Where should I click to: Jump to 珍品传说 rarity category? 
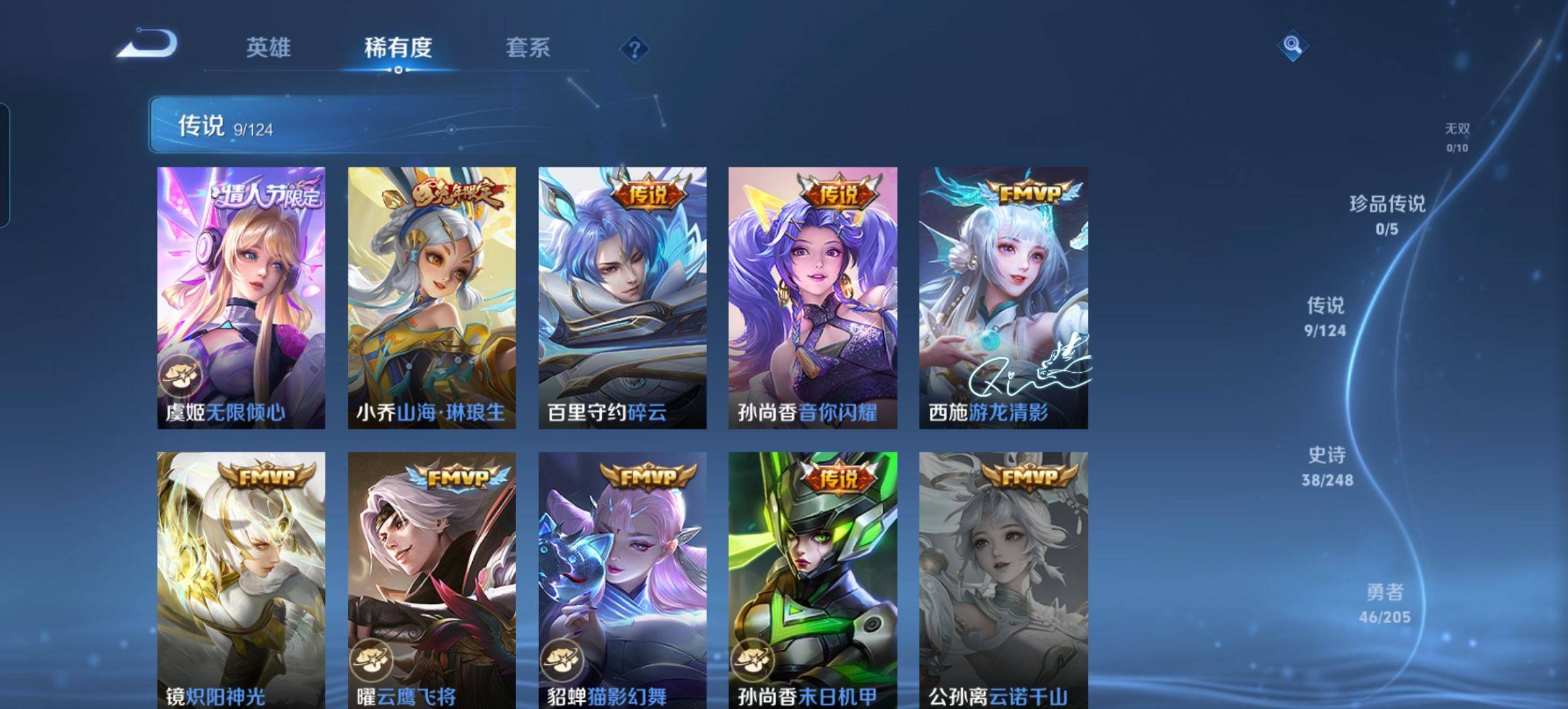pos(1387,215)
